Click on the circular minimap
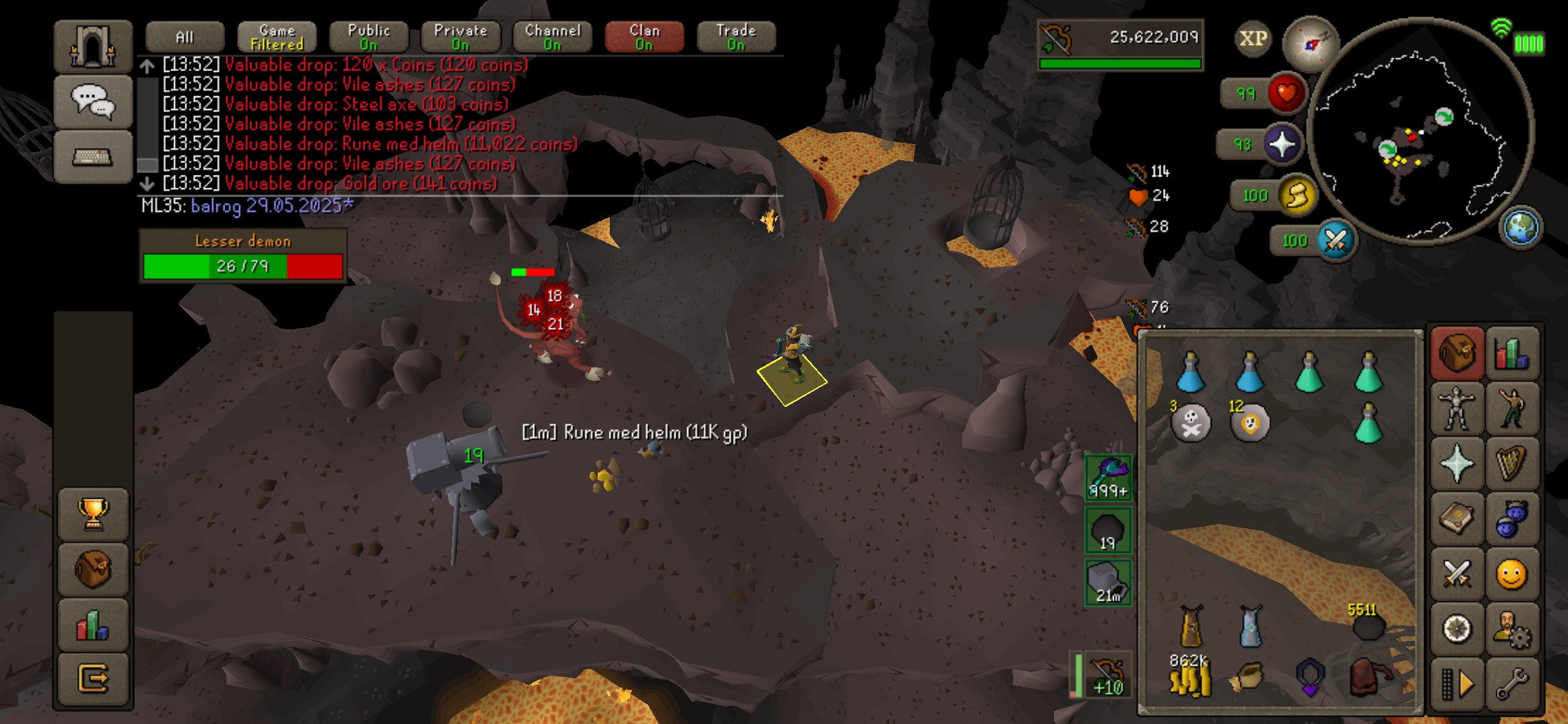 tap(1421, 131)
